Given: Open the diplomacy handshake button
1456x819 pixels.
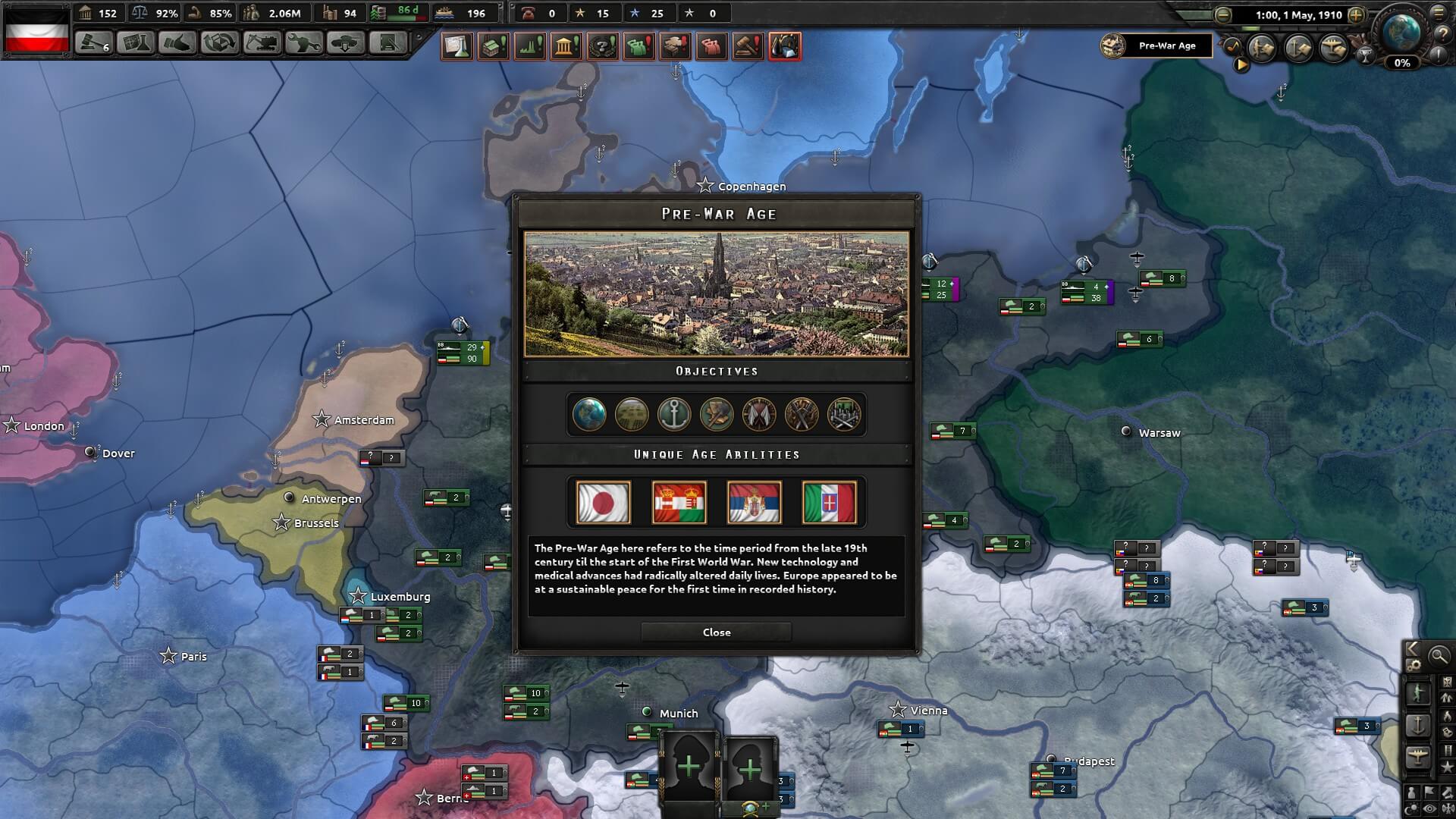Looking at the screenshot, I should click(177, 42).
